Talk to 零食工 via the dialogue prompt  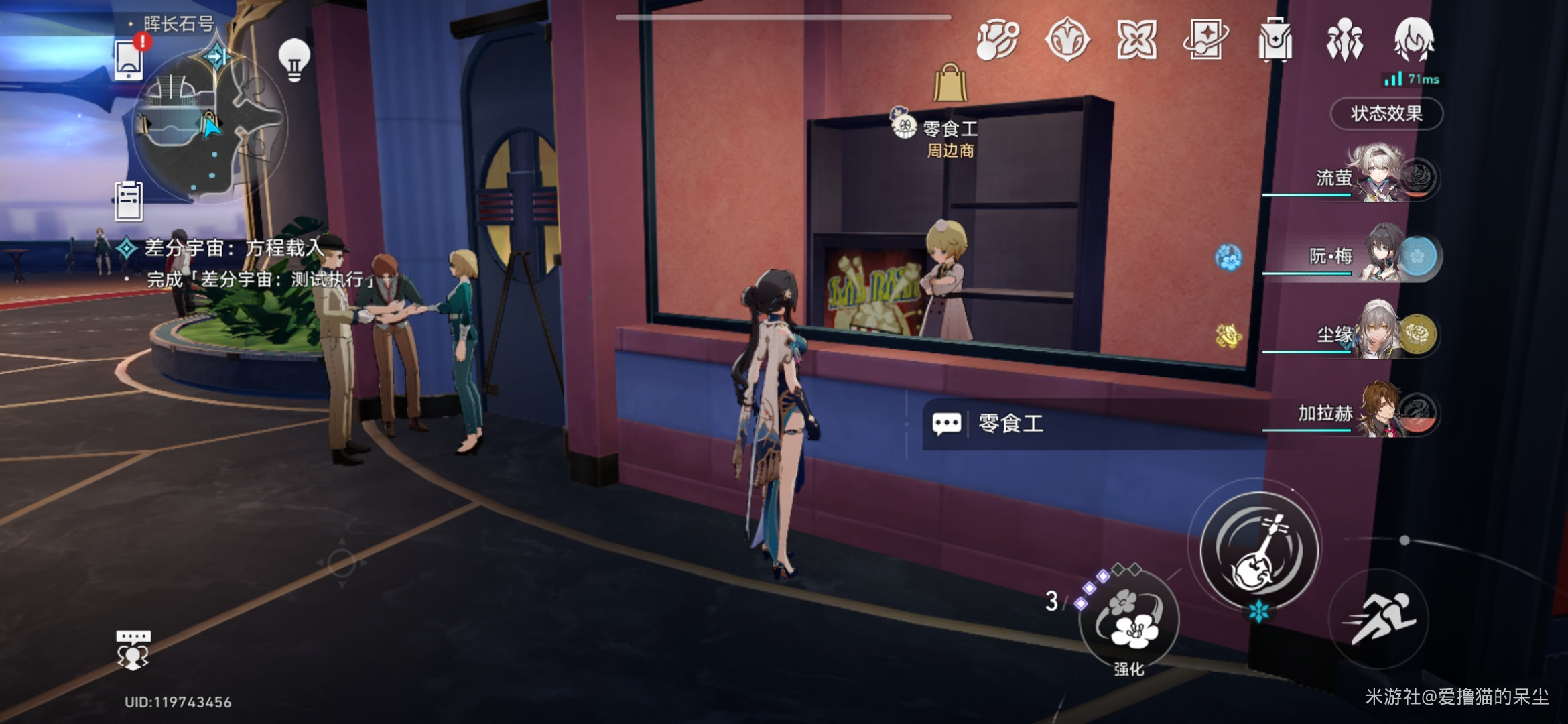tap(1010, 424)
